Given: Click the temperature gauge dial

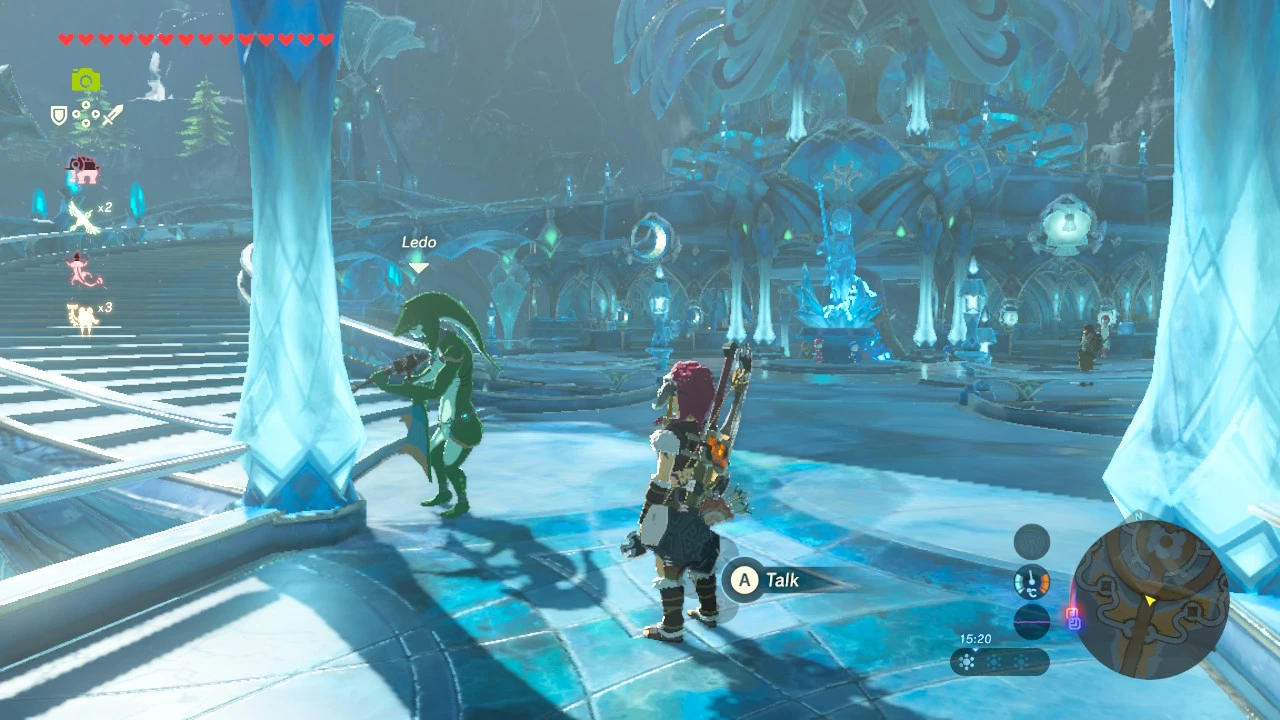Looking at the screenshot, I should click(1032, 582).
